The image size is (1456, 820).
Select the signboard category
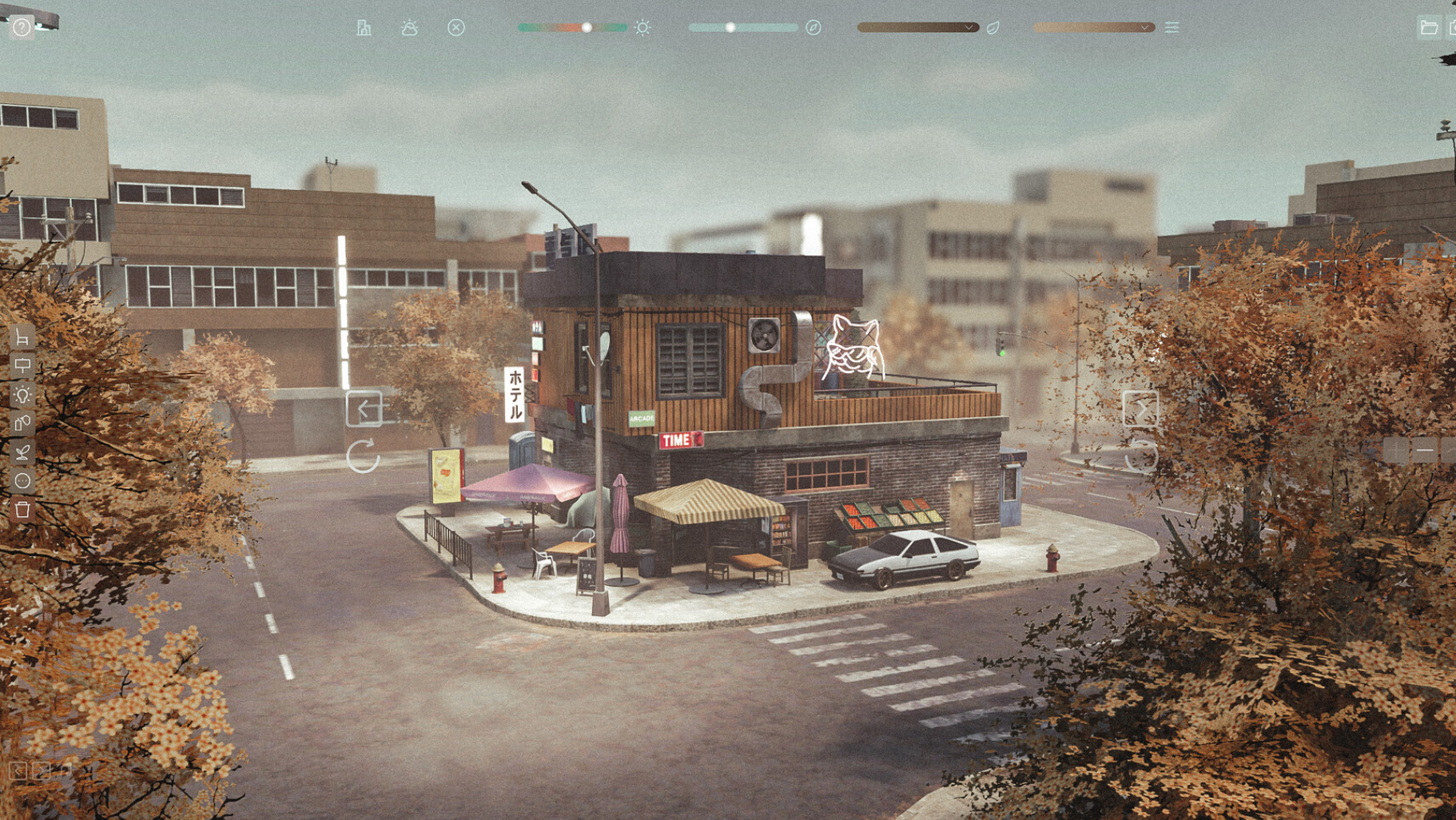coord(22,366)
